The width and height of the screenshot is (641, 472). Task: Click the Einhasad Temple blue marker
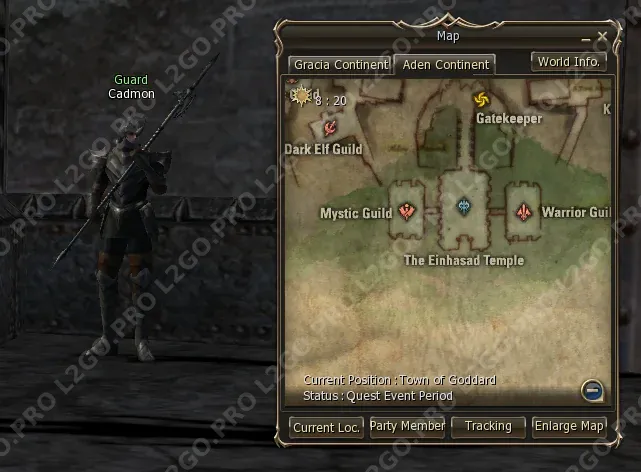point(464,207)
